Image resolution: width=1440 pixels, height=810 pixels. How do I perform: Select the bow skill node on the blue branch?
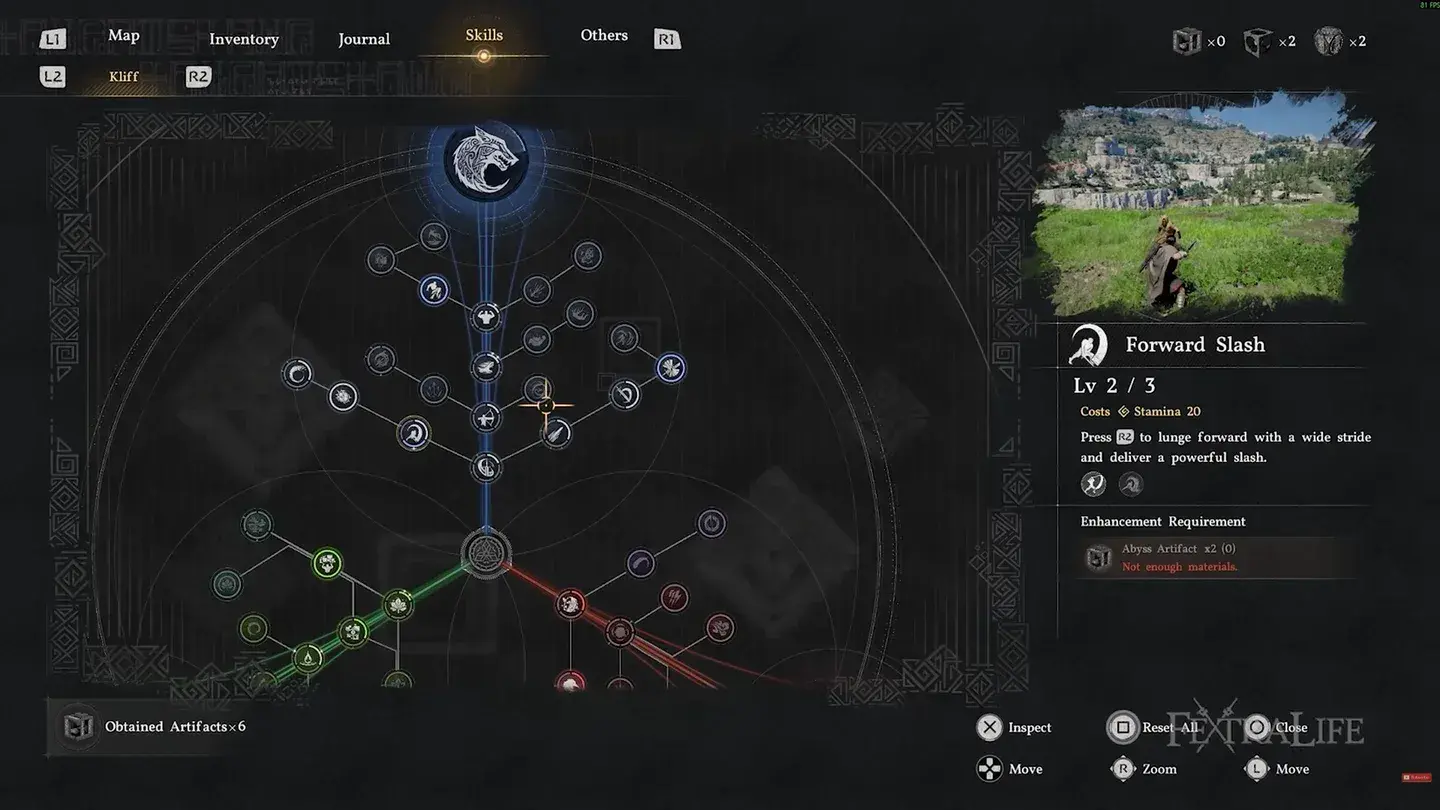(x=487, y=417)
